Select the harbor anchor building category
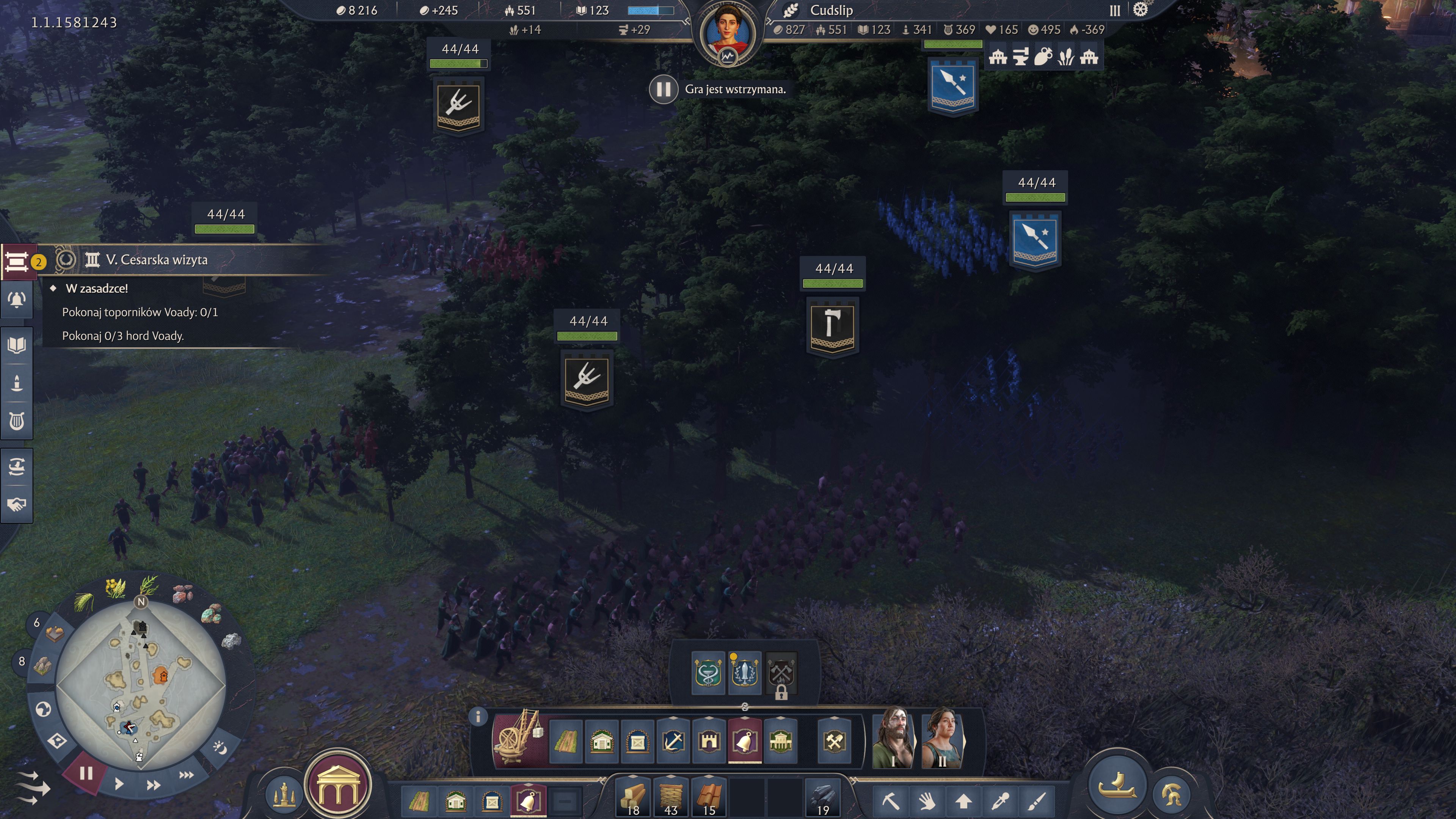This screenshot has width=1456, height=819. click(673, 741)
